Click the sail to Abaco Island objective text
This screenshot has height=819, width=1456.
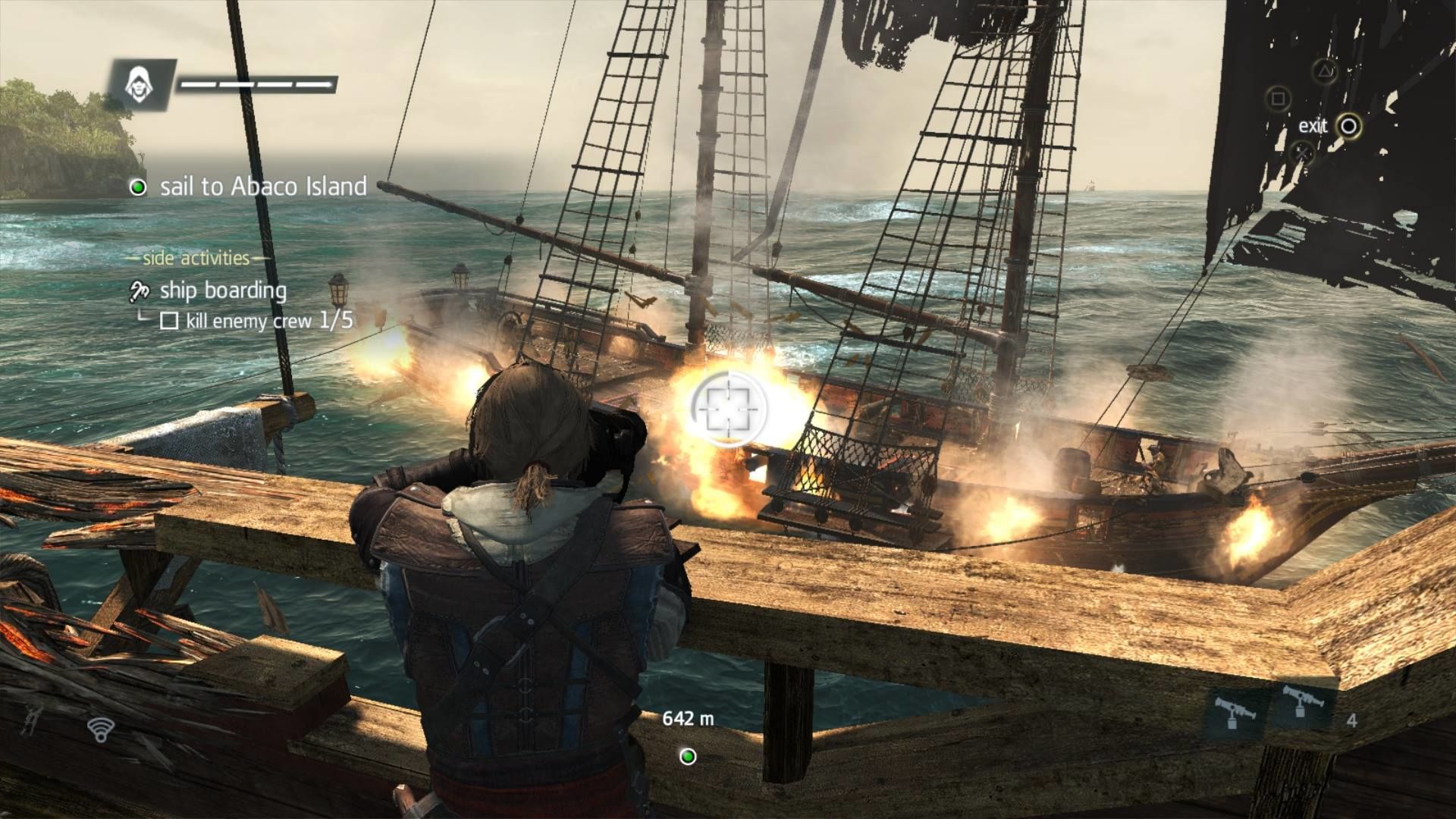tap(262, 188)
